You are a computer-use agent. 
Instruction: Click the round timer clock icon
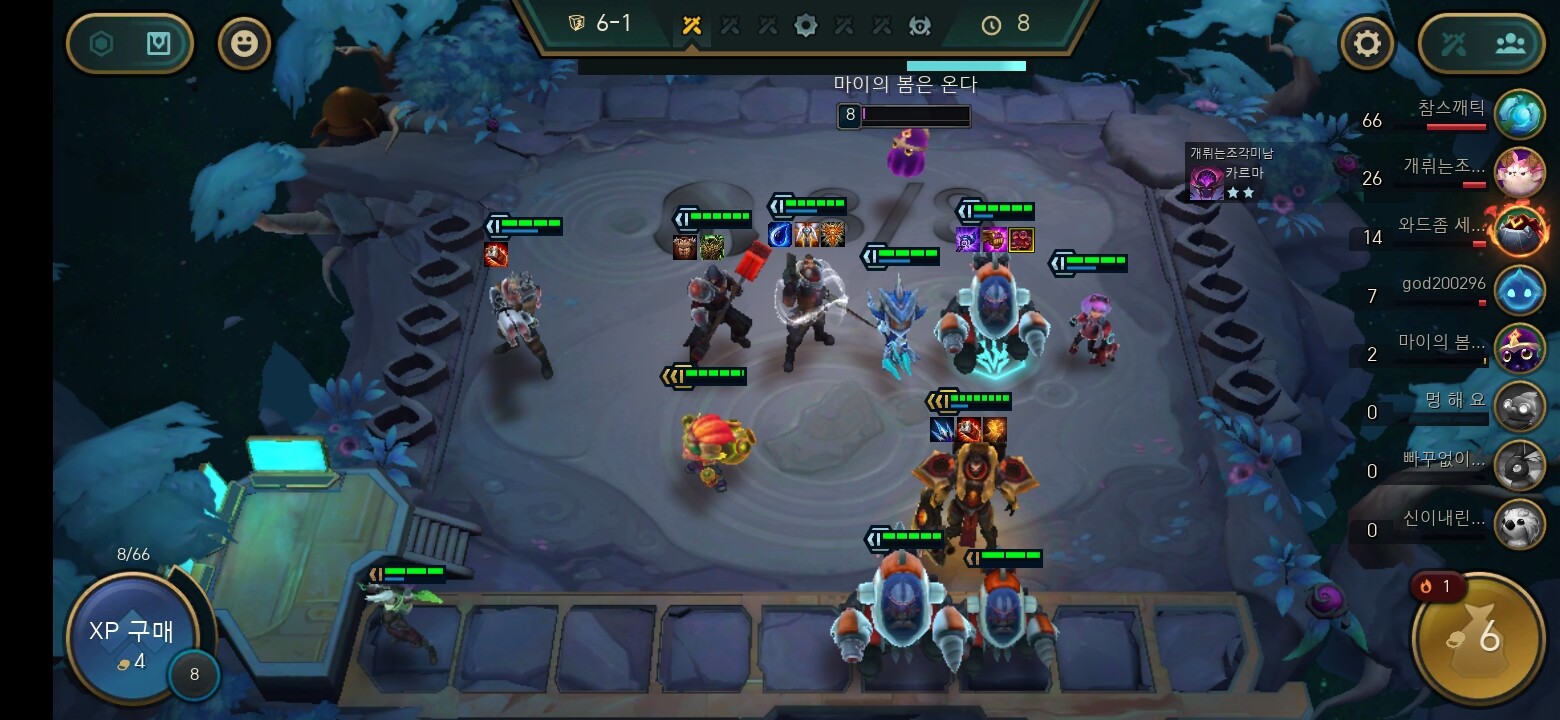[991, 25]
